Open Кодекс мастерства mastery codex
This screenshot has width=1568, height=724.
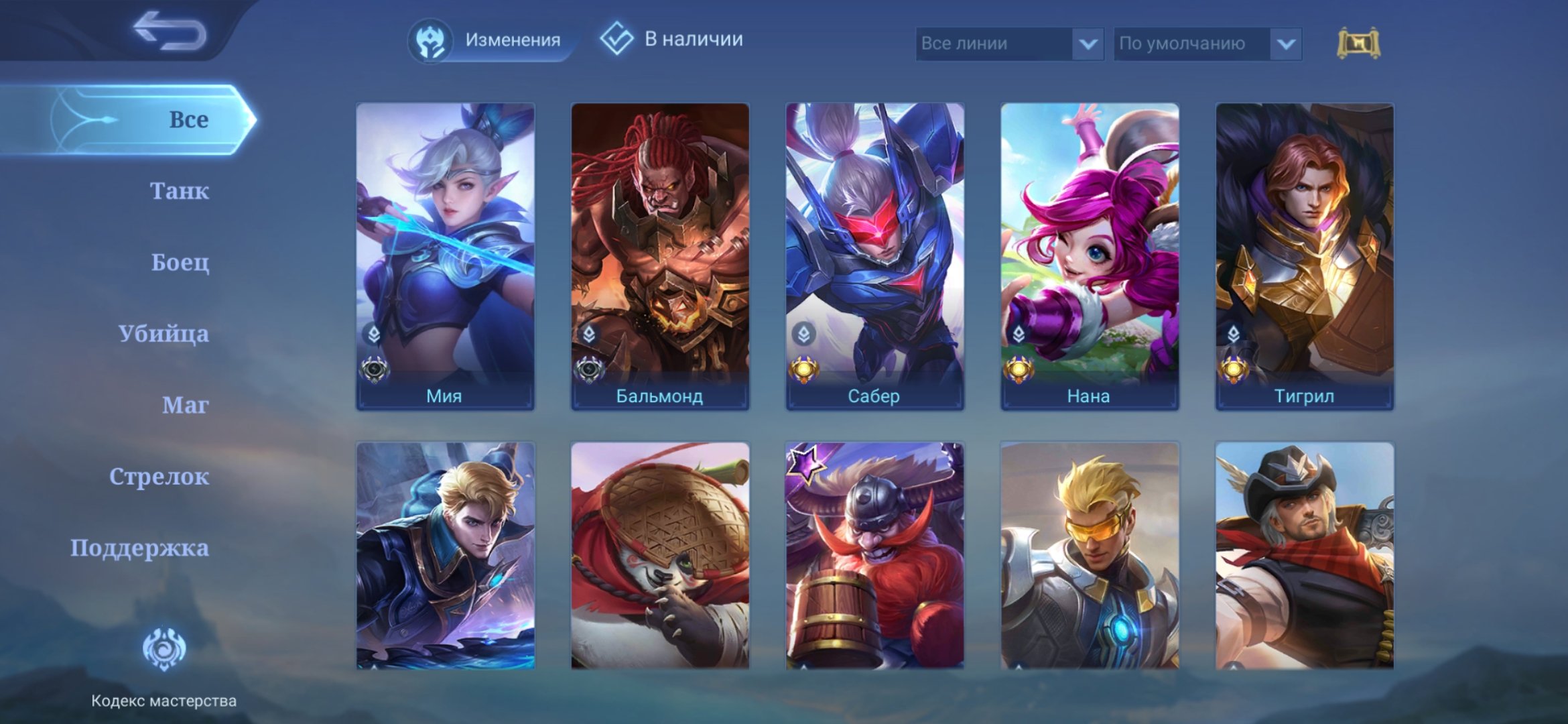tap(164, 664)
